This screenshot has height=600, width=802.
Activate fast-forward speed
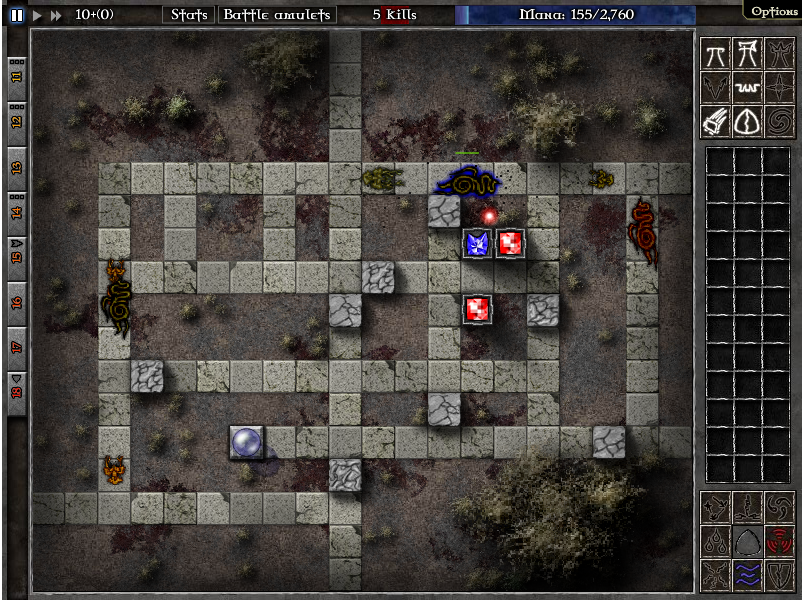tap(56, 15)
